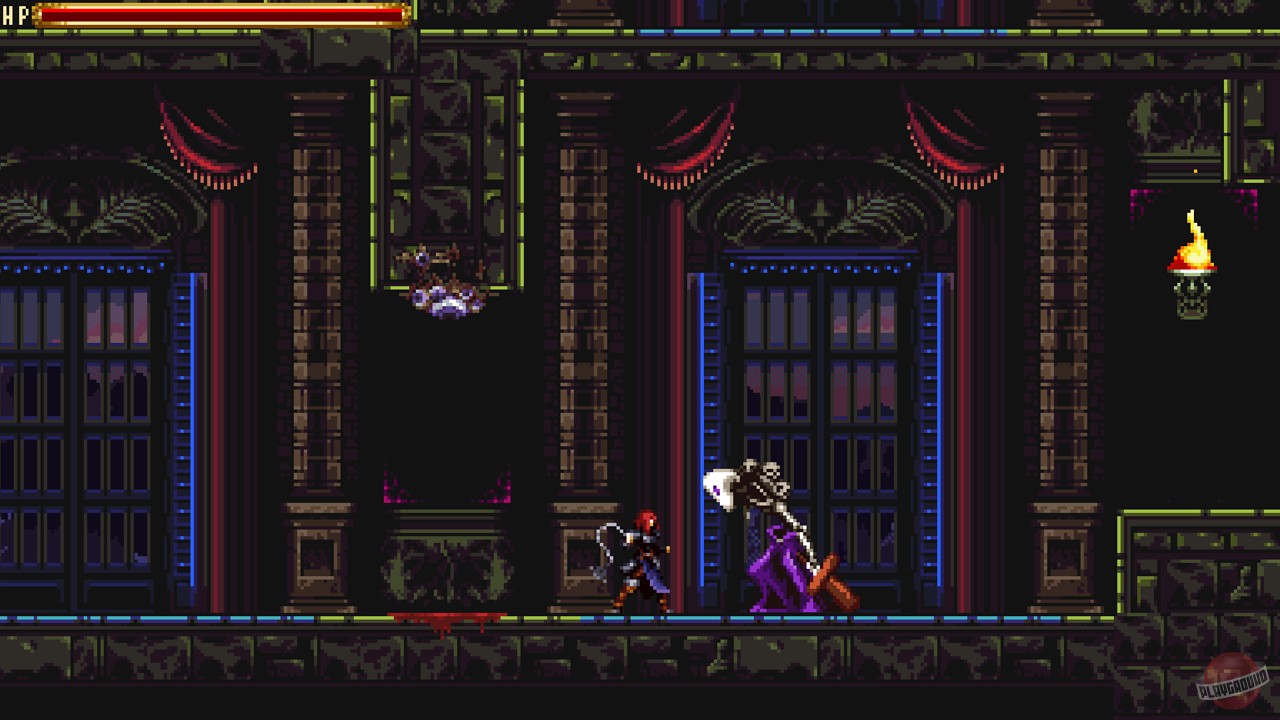Click the player character with the whip
This screenshot has height=720, width=1280.
(x=645, y=560)
